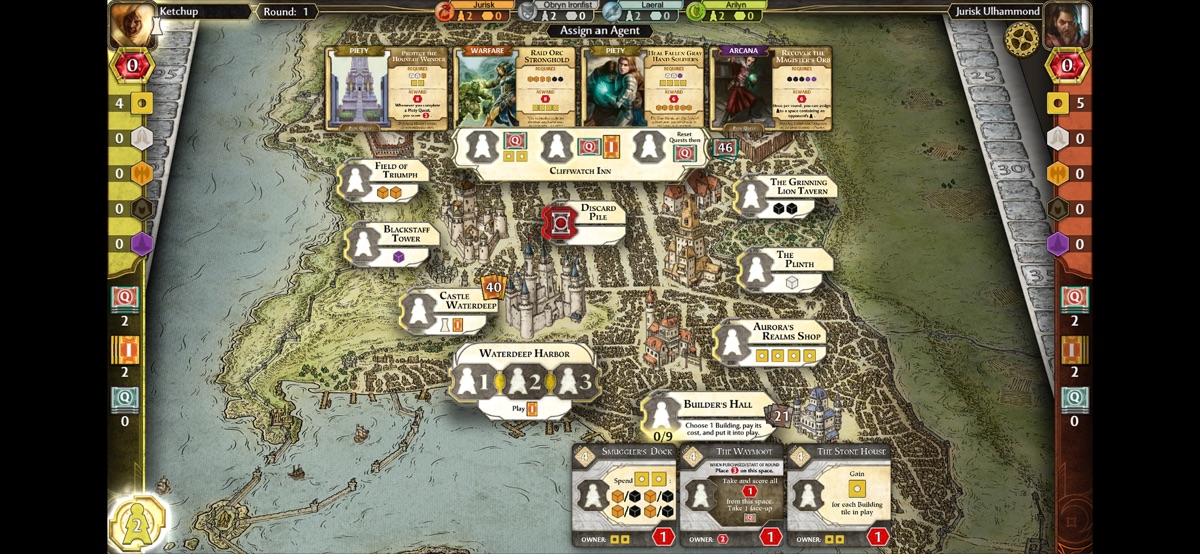Place an agent at Blackstaff Tower
1200x554 pixels.
pyautogui.click(x=364, y=244)
